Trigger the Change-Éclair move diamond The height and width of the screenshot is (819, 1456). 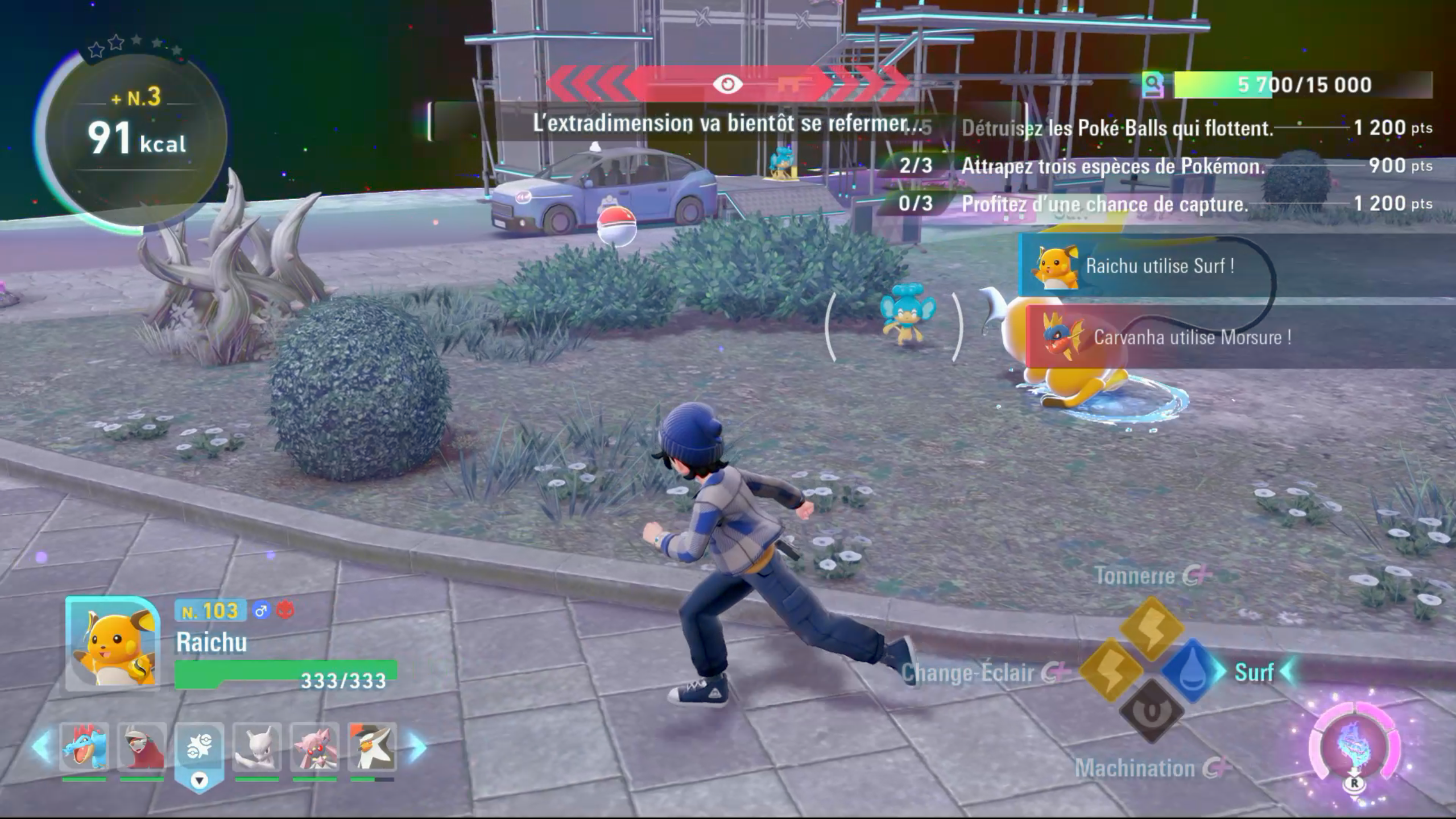click(1111, 670)
